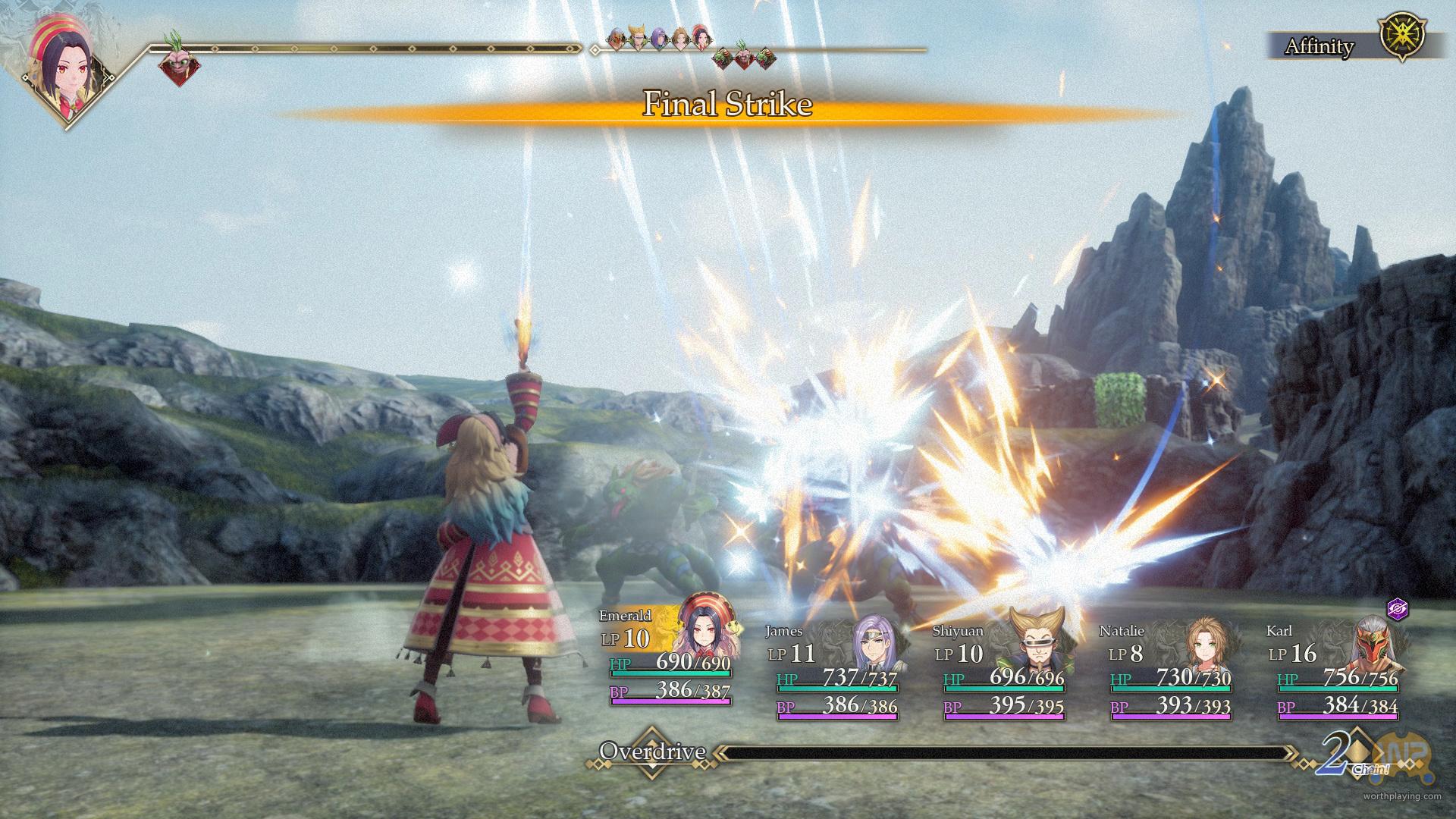Select James's party status panel

tap(836, 671)
